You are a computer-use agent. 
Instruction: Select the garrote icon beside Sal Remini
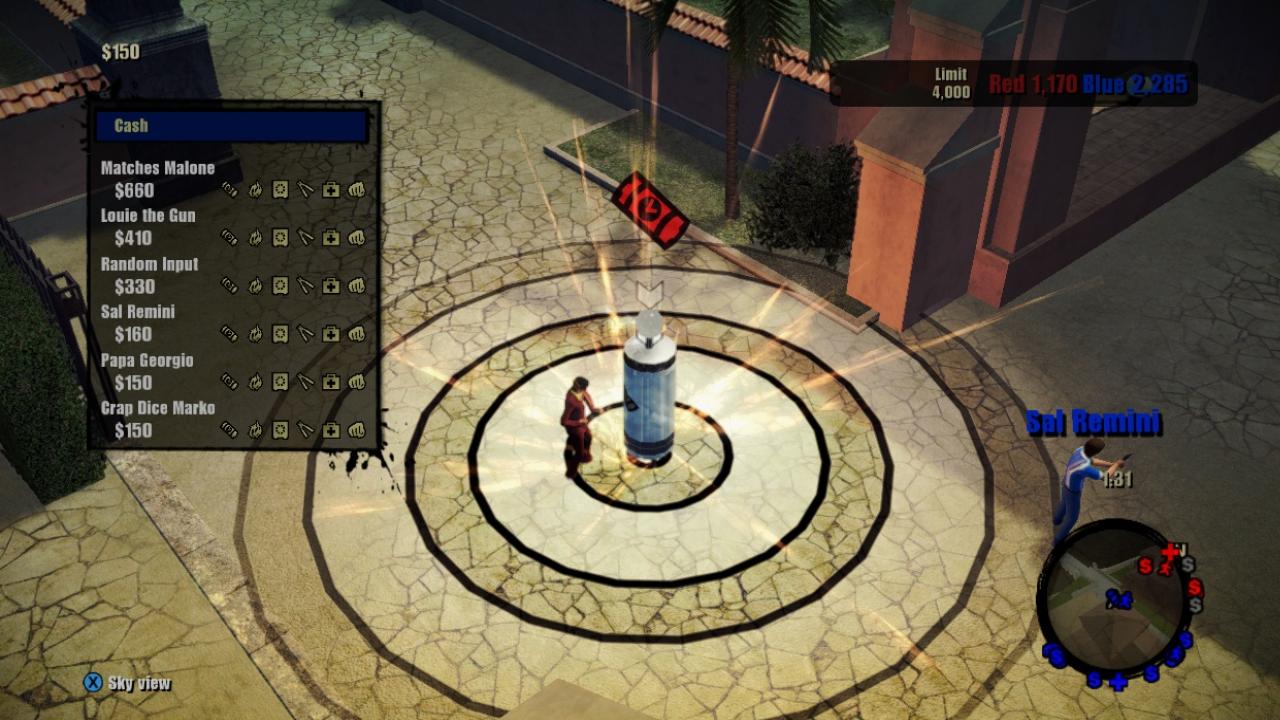[x=305, y=334]
